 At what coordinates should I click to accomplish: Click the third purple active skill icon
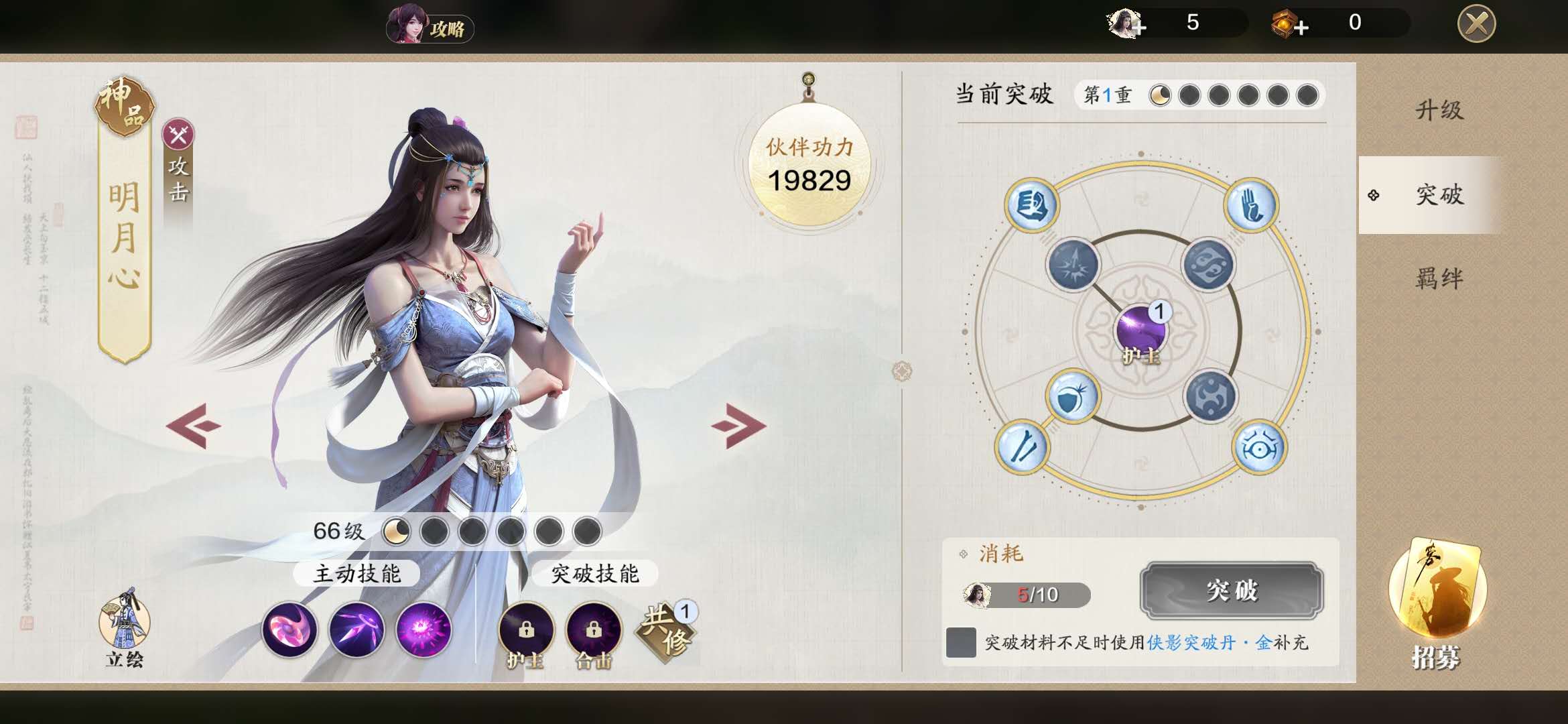point(421,630)
